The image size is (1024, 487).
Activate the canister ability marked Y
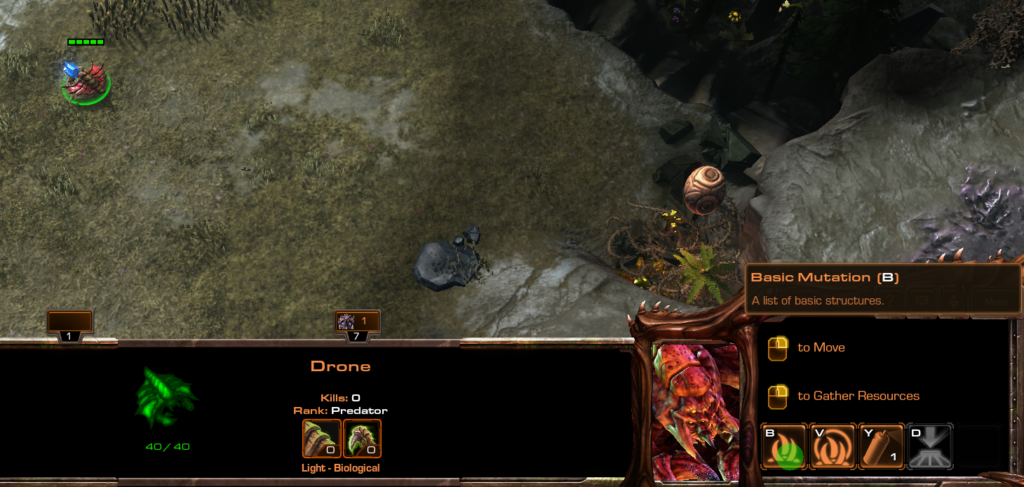click(881, 447)
